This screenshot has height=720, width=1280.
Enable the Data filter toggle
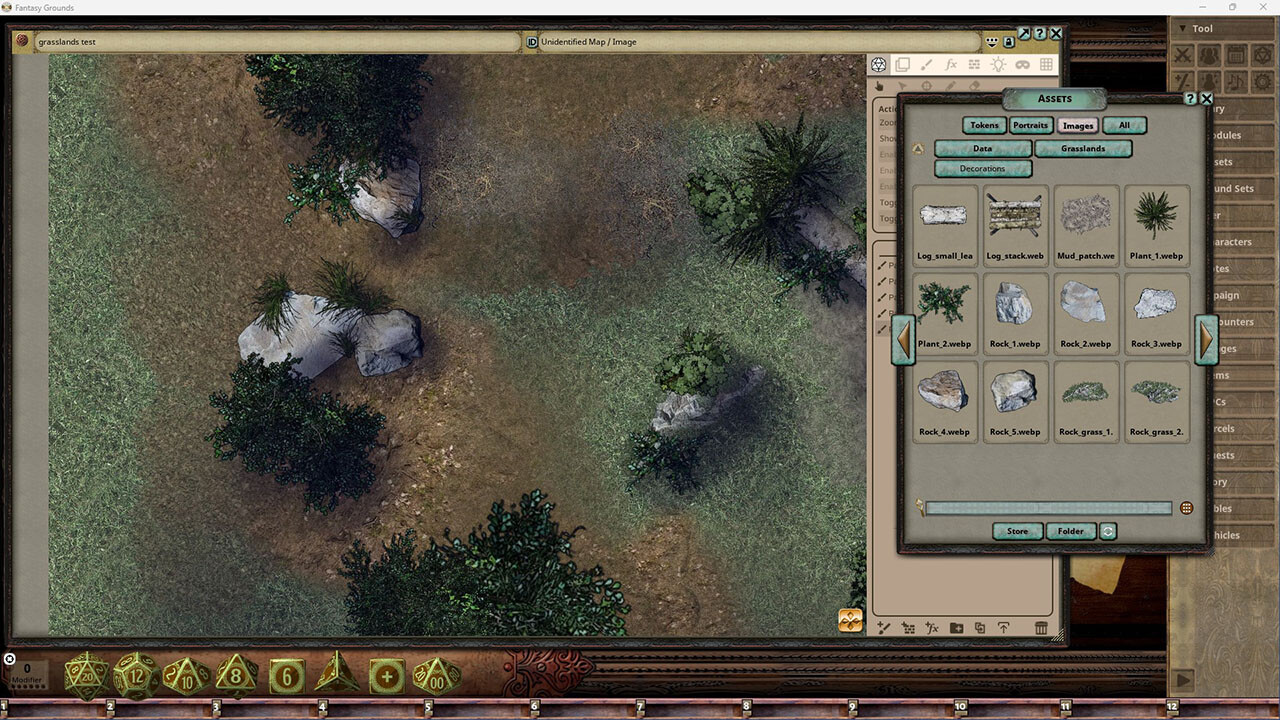click(983, 148)
